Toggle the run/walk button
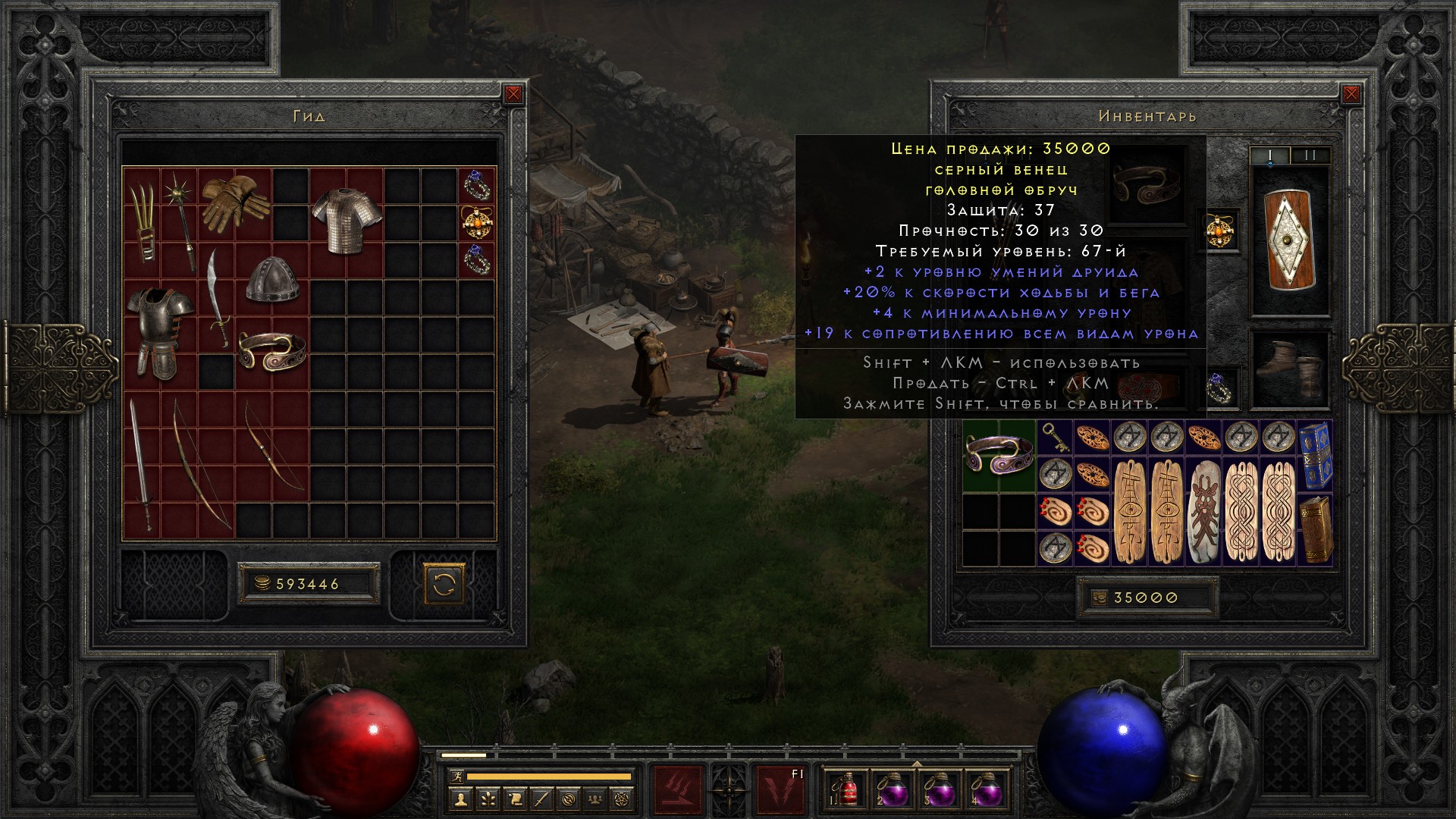 tap(455, 777)
